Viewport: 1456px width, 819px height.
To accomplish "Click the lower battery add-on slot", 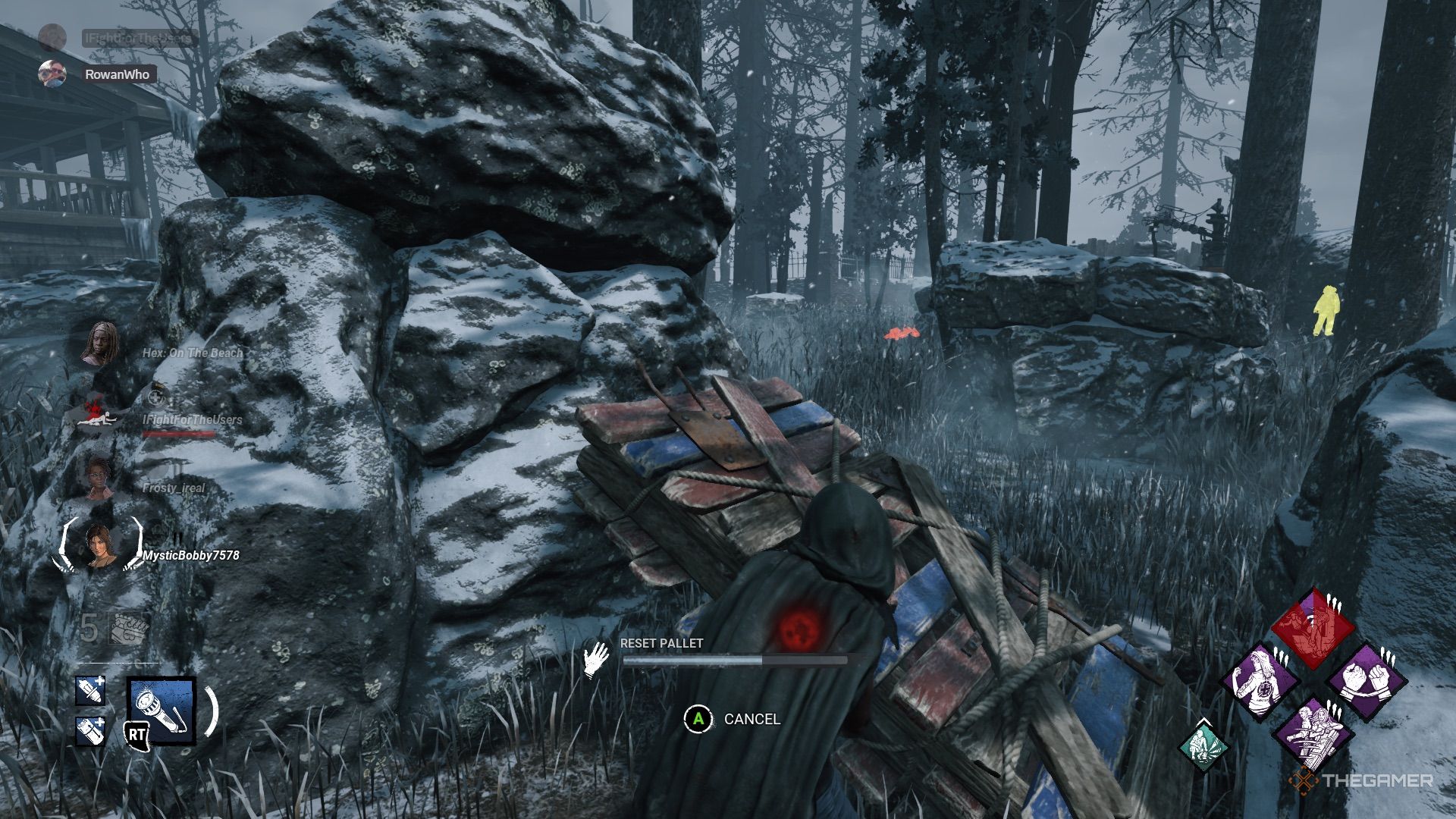I will (x=90, y=730).
